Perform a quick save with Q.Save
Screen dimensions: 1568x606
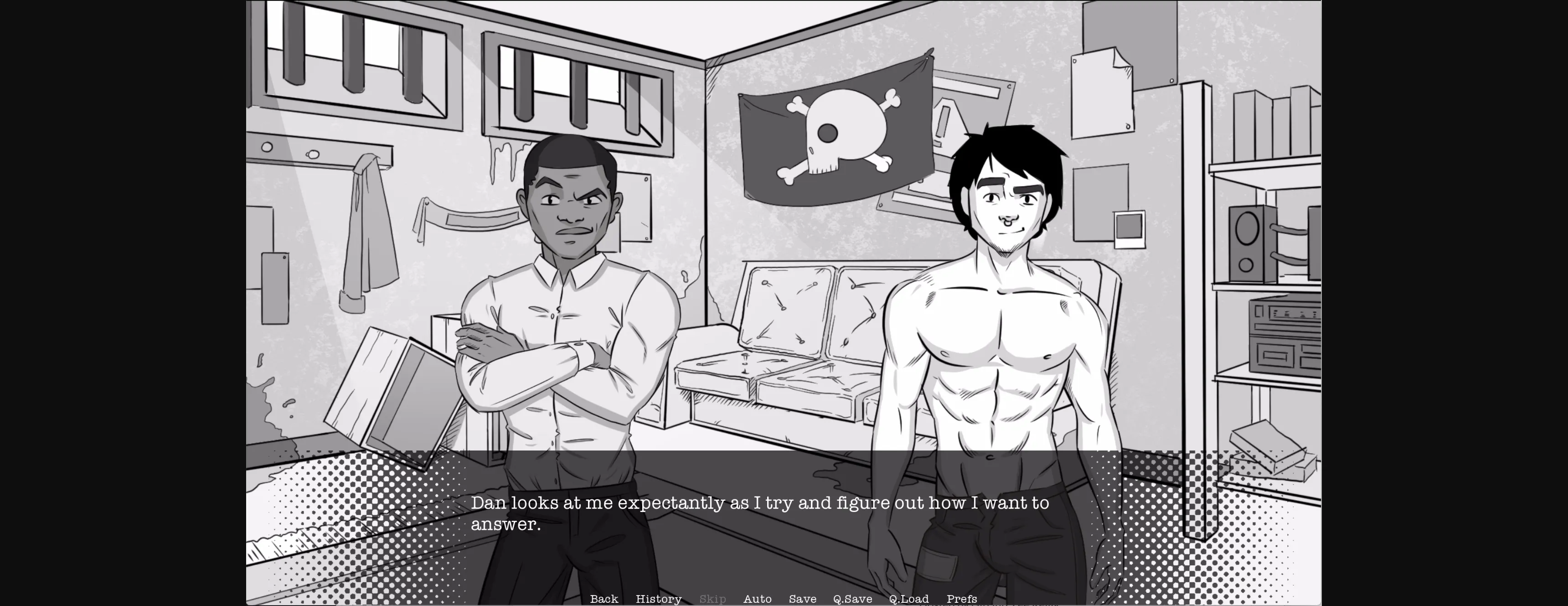tap(853, 599)
